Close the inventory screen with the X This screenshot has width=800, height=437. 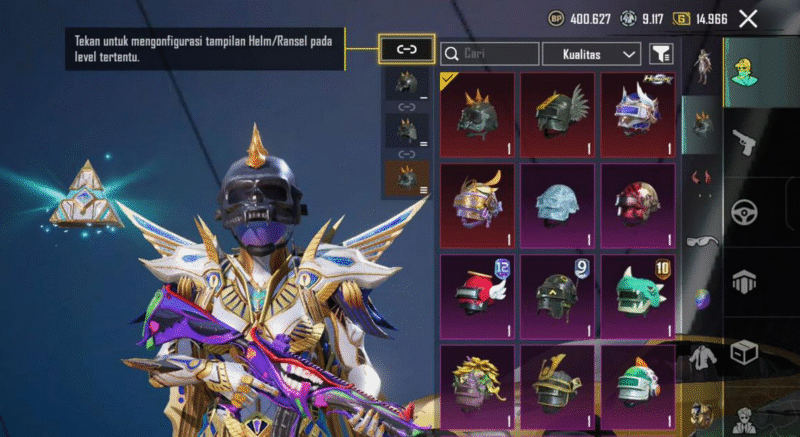tap(748, 18)
